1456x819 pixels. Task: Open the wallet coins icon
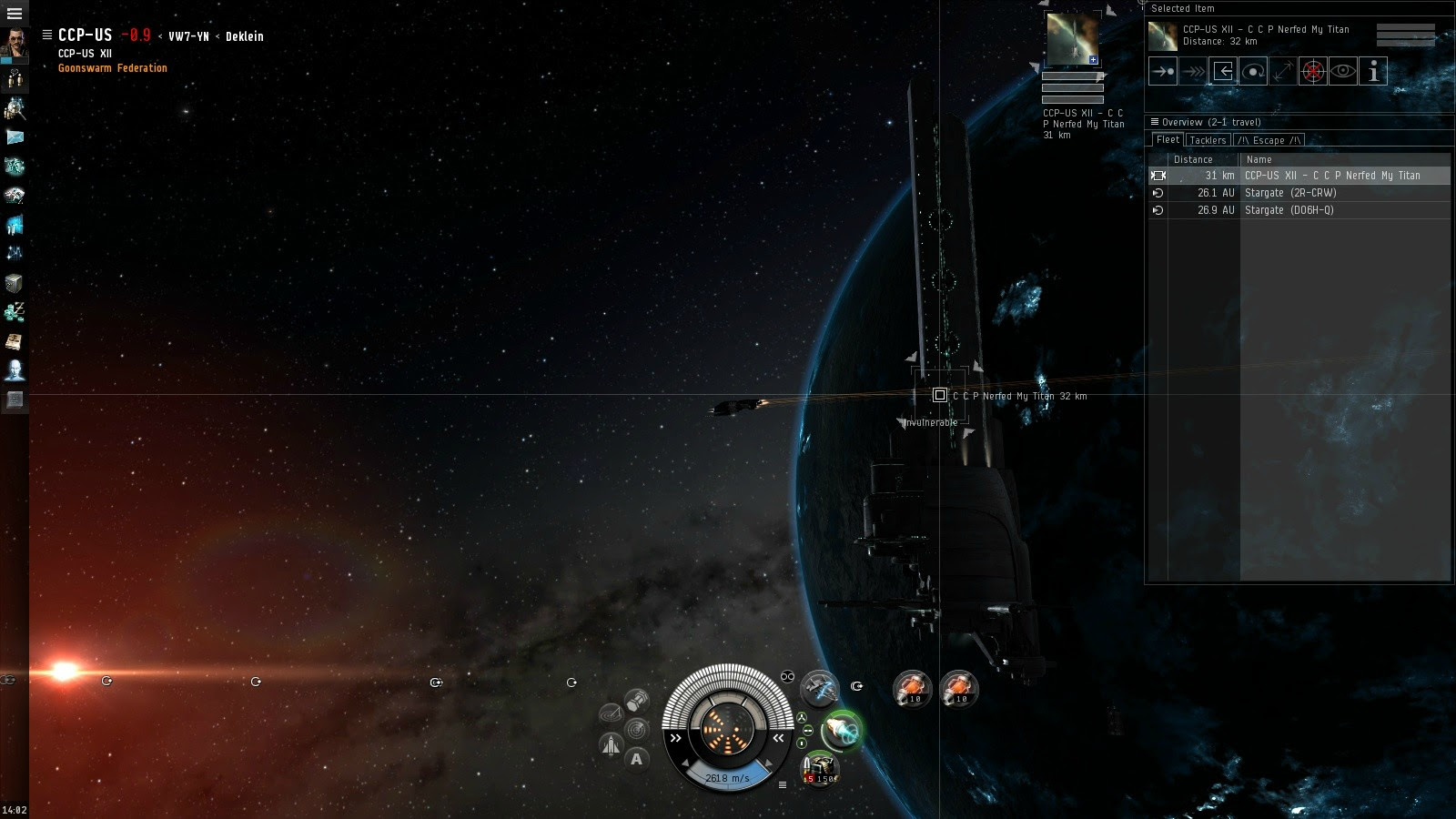tap(15, 312)
